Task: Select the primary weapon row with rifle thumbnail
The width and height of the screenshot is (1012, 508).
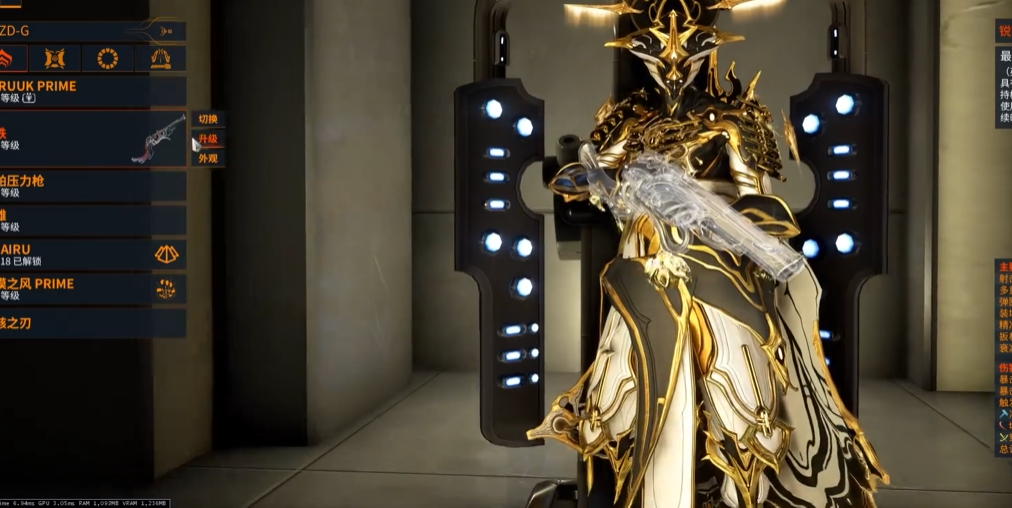Action: point(90,138)
